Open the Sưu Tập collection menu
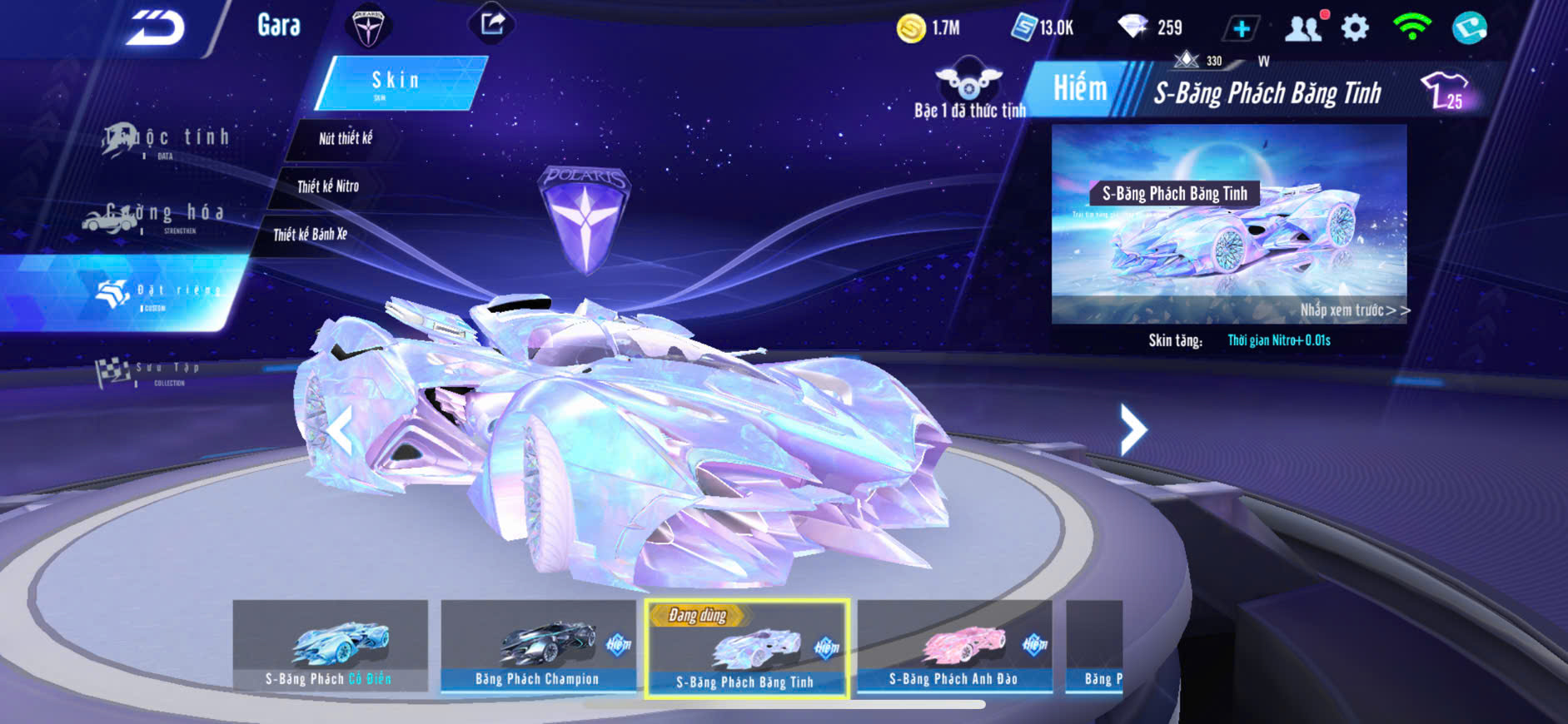This screenshot has width=1568, height=724. pyautogui.click(x=150, y=372)
